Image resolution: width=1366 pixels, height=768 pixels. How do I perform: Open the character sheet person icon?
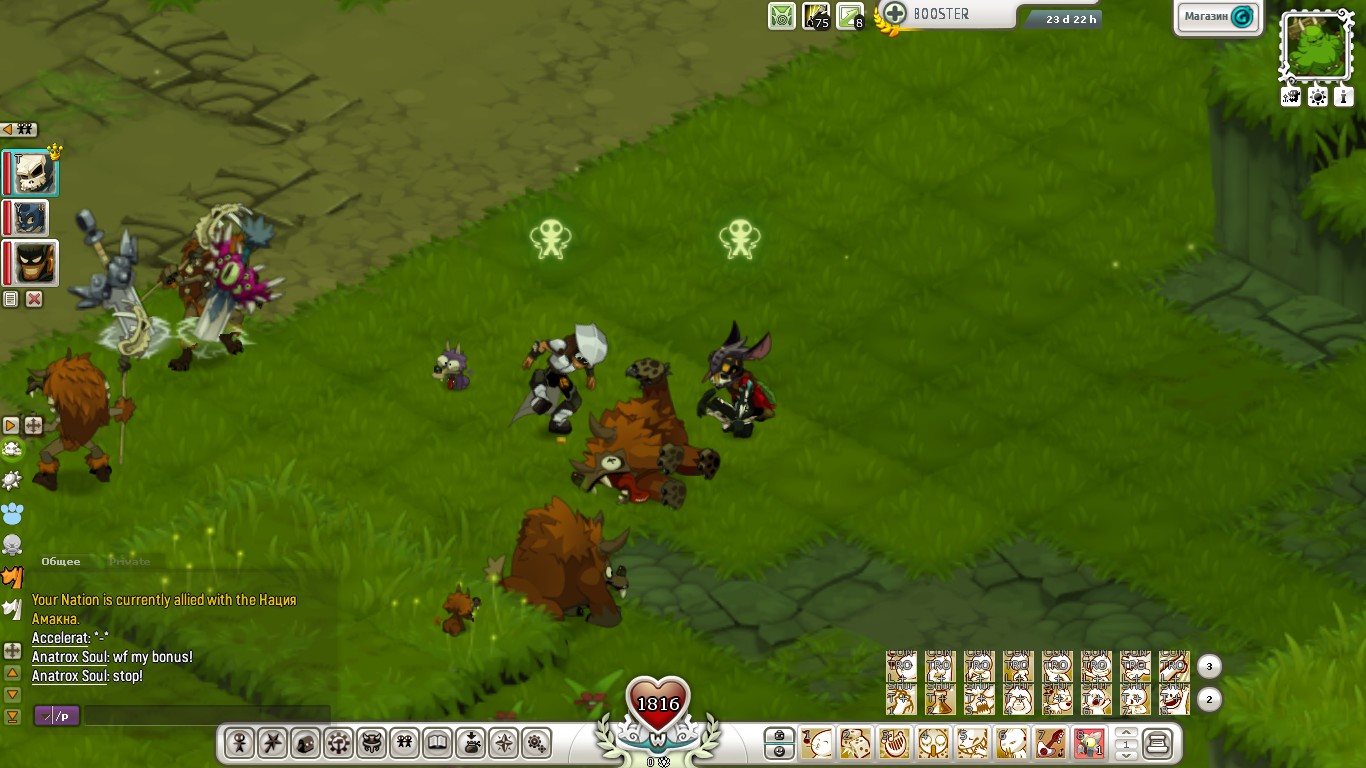[x=239, y=743]
